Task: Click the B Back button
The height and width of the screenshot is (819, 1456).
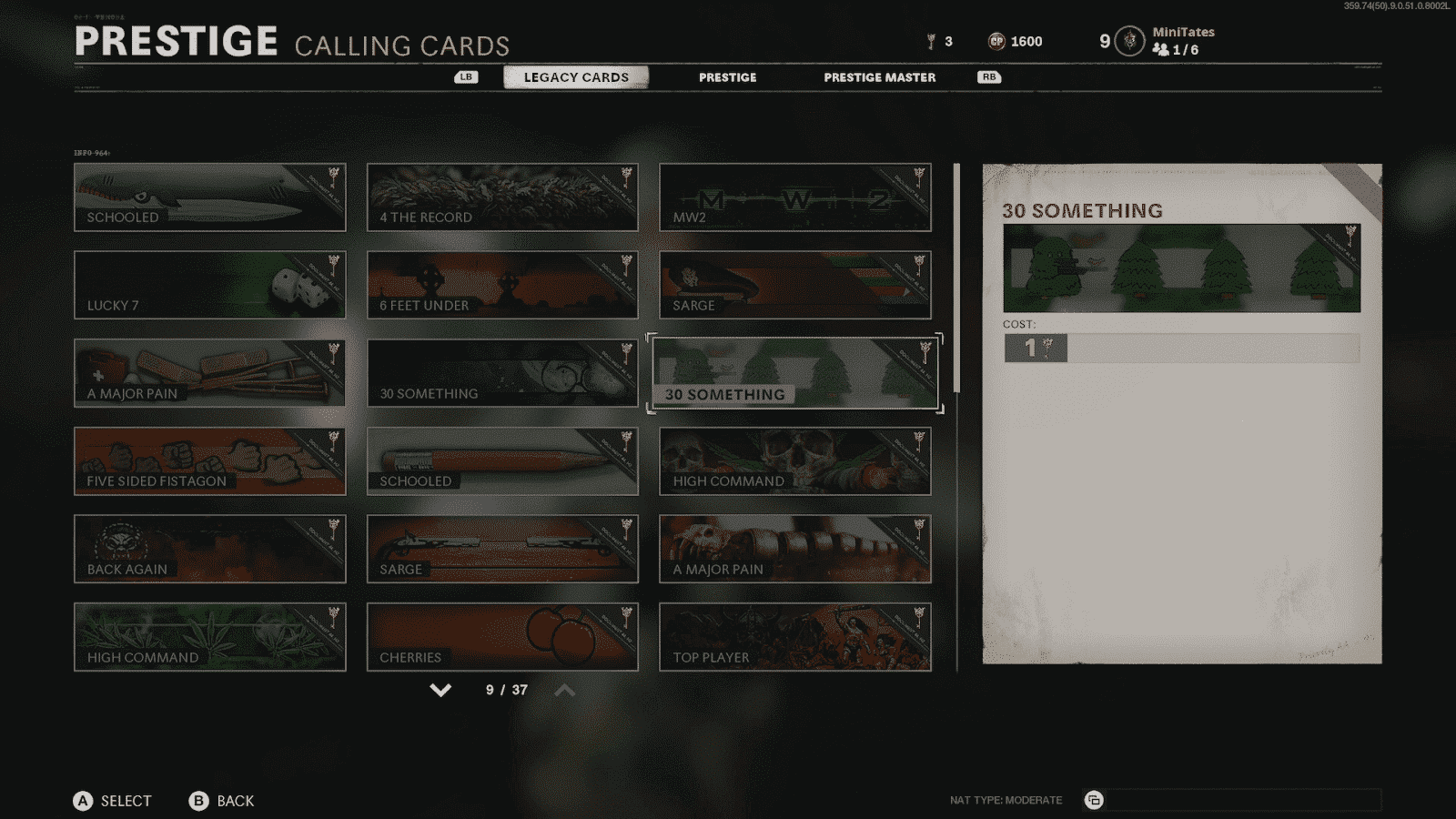Action: coord(197,801)
